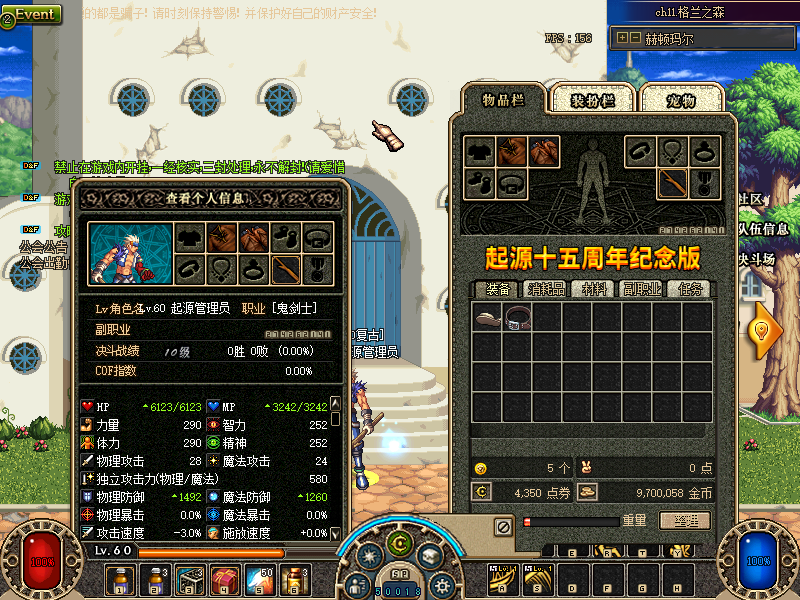
Task: Switch to the 装扮栏 tab
Action: pos(588,99)
